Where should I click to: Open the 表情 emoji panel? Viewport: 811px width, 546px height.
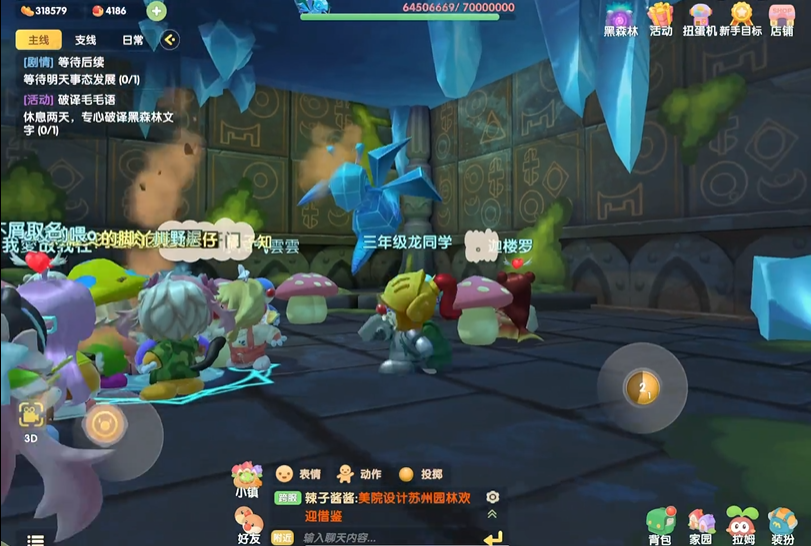click(x=298, y=474)
